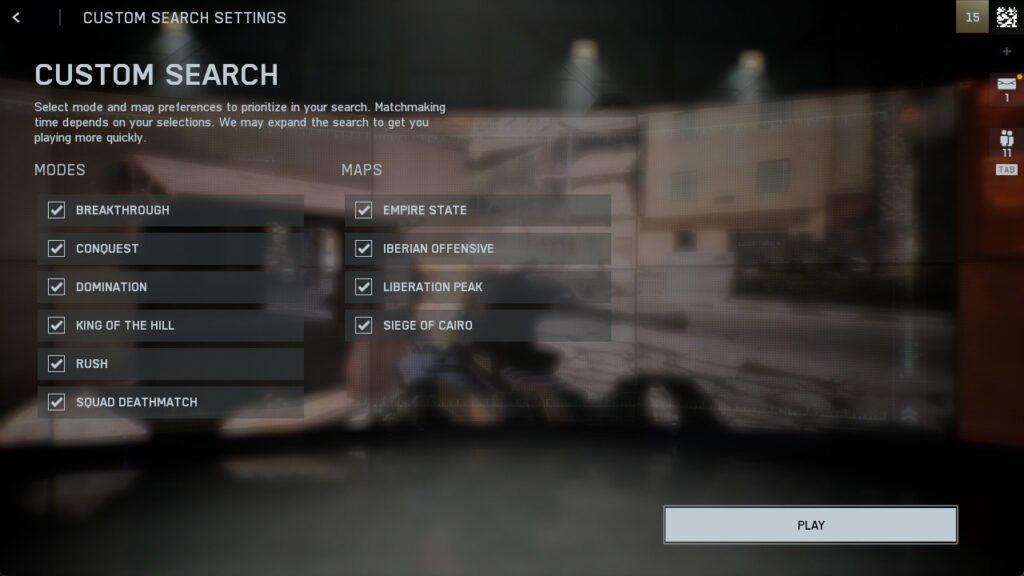The height and width of the screenshot is (576, 1024).
Task: Toggle Domination mode selection
Action: click(x=57, y=287)
